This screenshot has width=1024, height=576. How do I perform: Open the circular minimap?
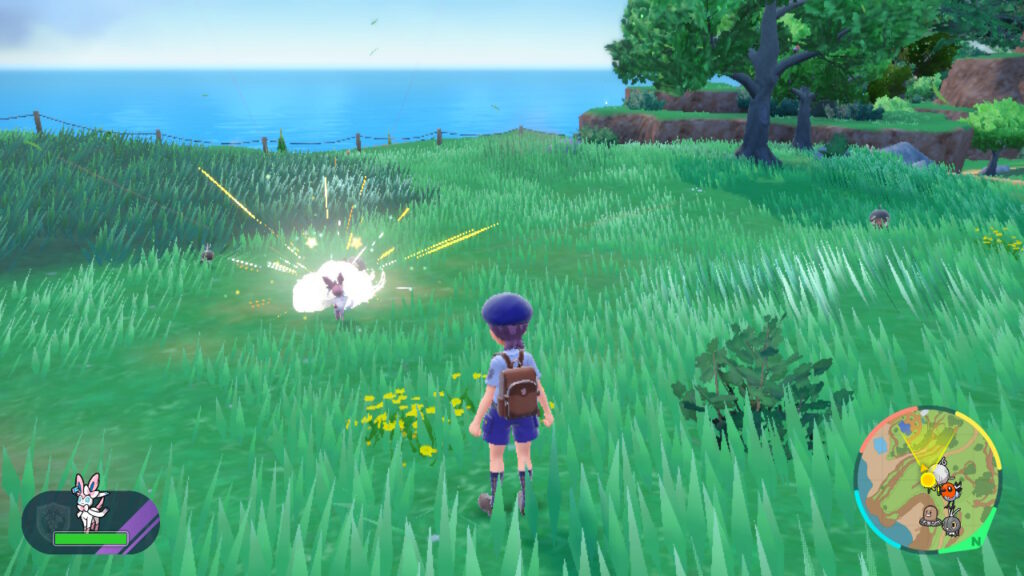pyautogui.click(x=926, y=480)
